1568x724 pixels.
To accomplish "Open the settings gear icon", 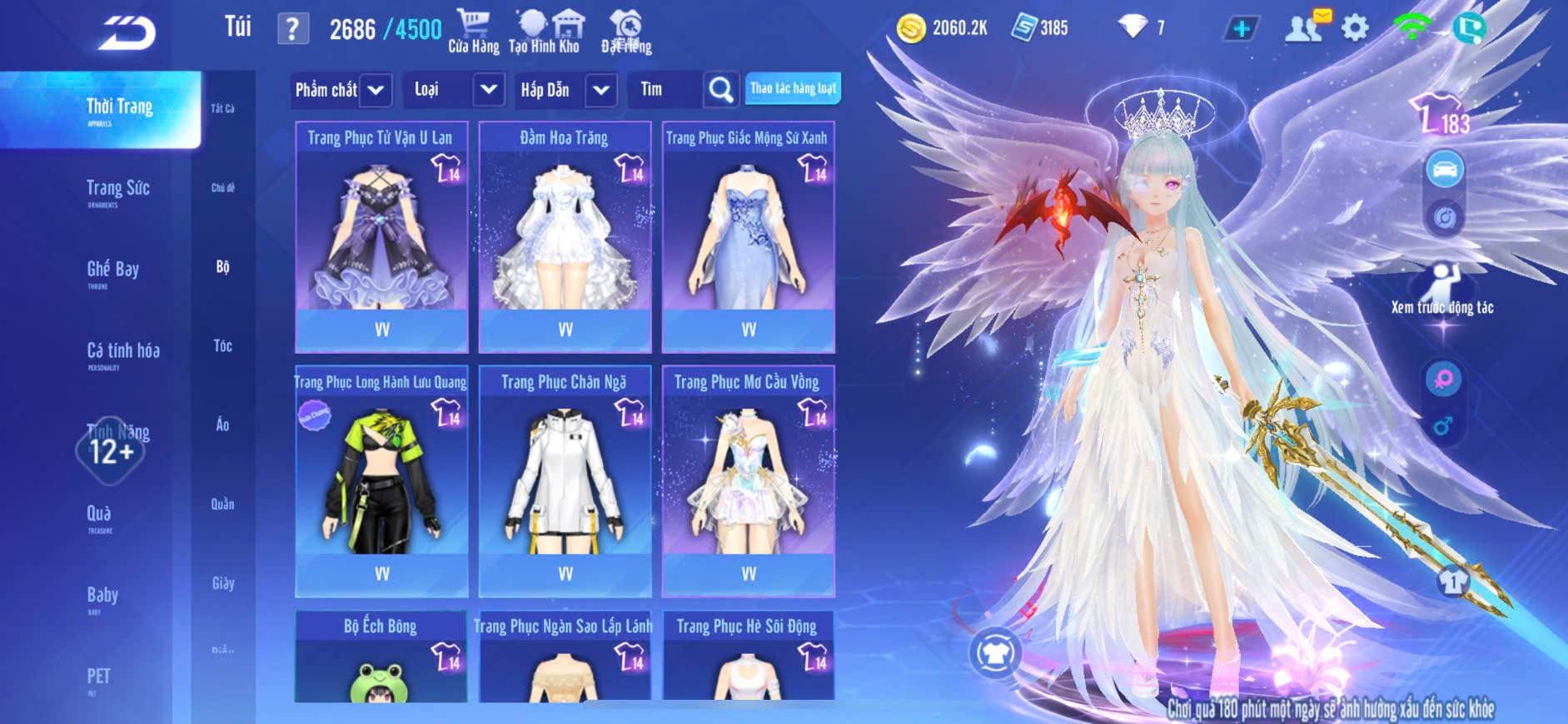I will (1355, 28).
